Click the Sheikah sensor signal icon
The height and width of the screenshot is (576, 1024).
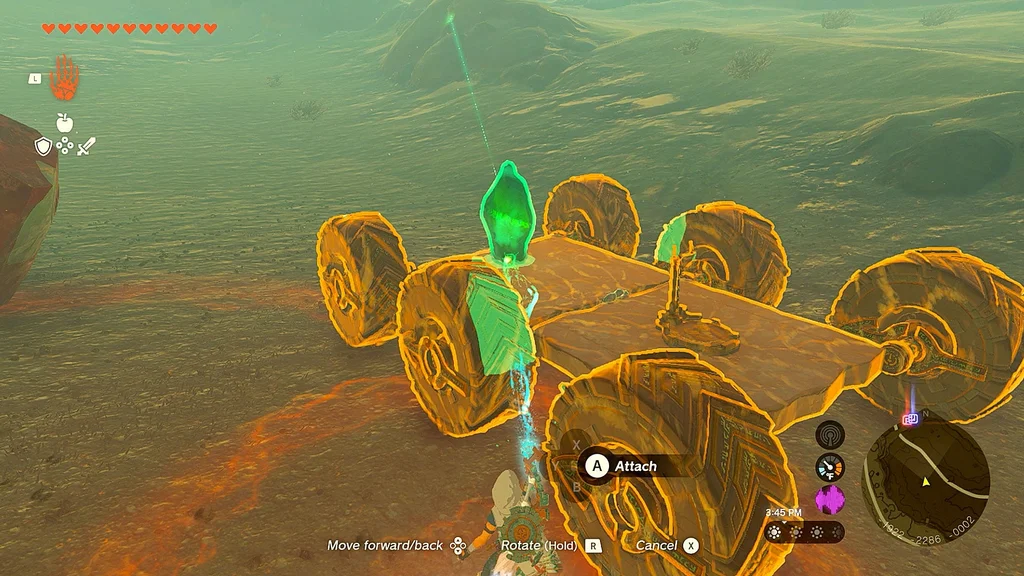pos(830,434)
